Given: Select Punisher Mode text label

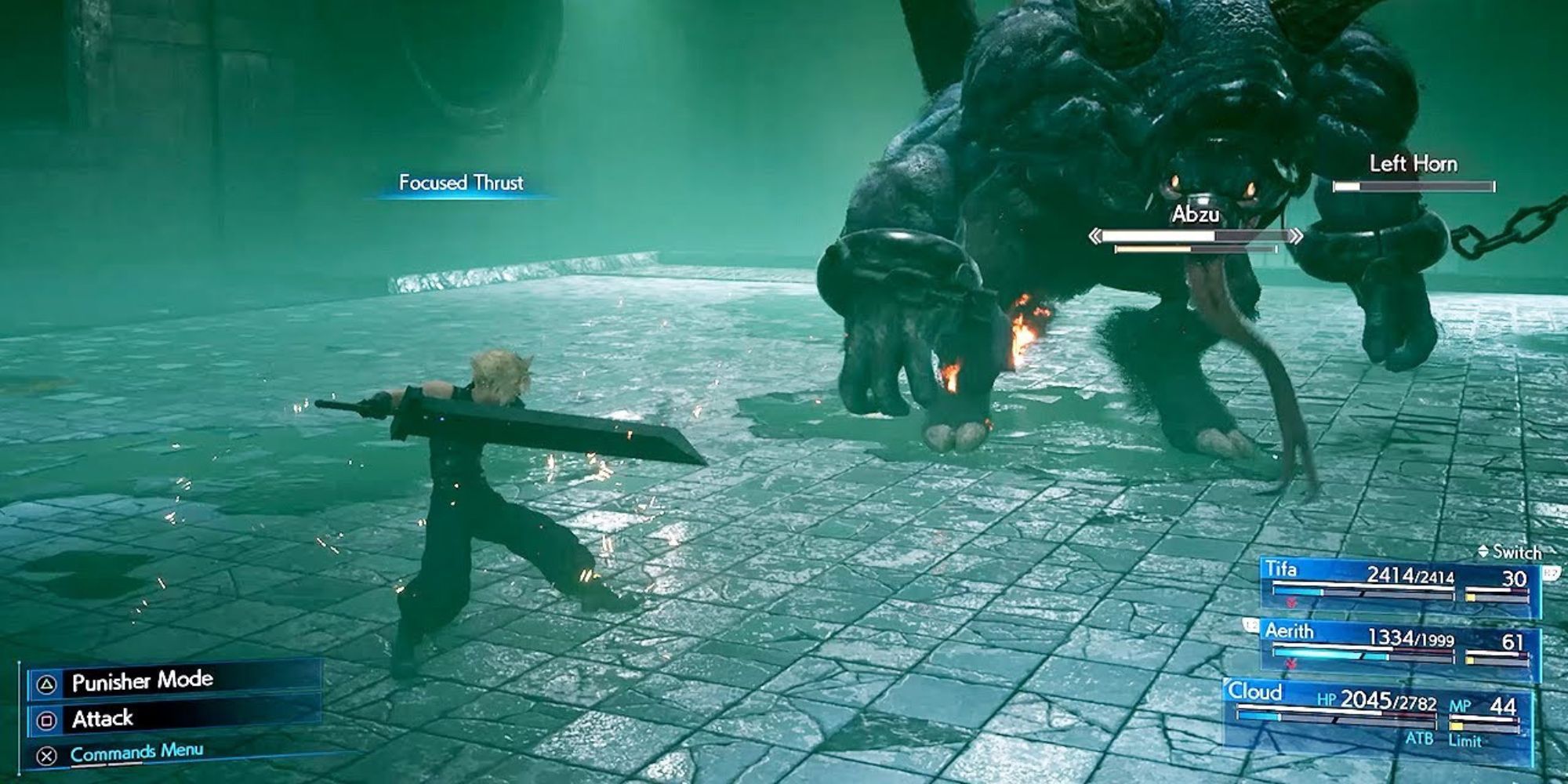Looking at the screenshot, I should pyautogui.click(x=141, y=684).
